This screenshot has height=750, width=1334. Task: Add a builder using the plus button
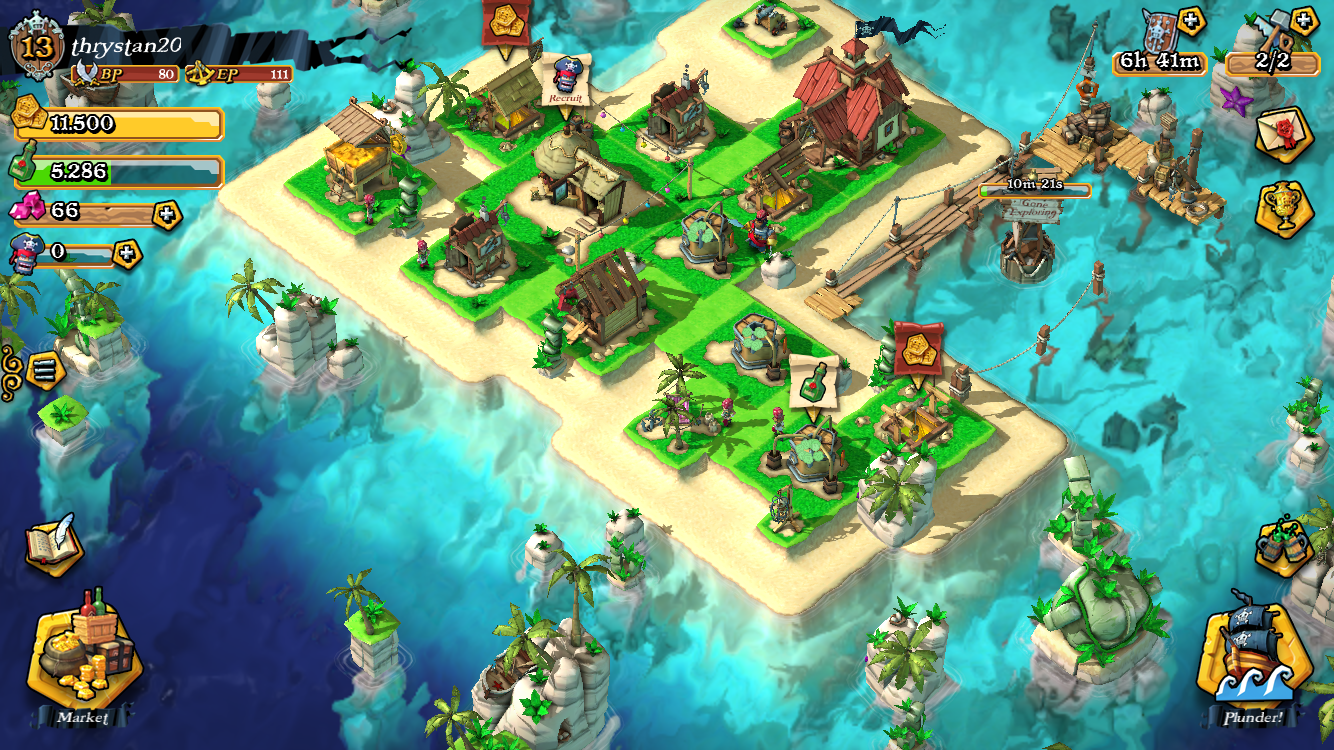tap(1303, 20)
